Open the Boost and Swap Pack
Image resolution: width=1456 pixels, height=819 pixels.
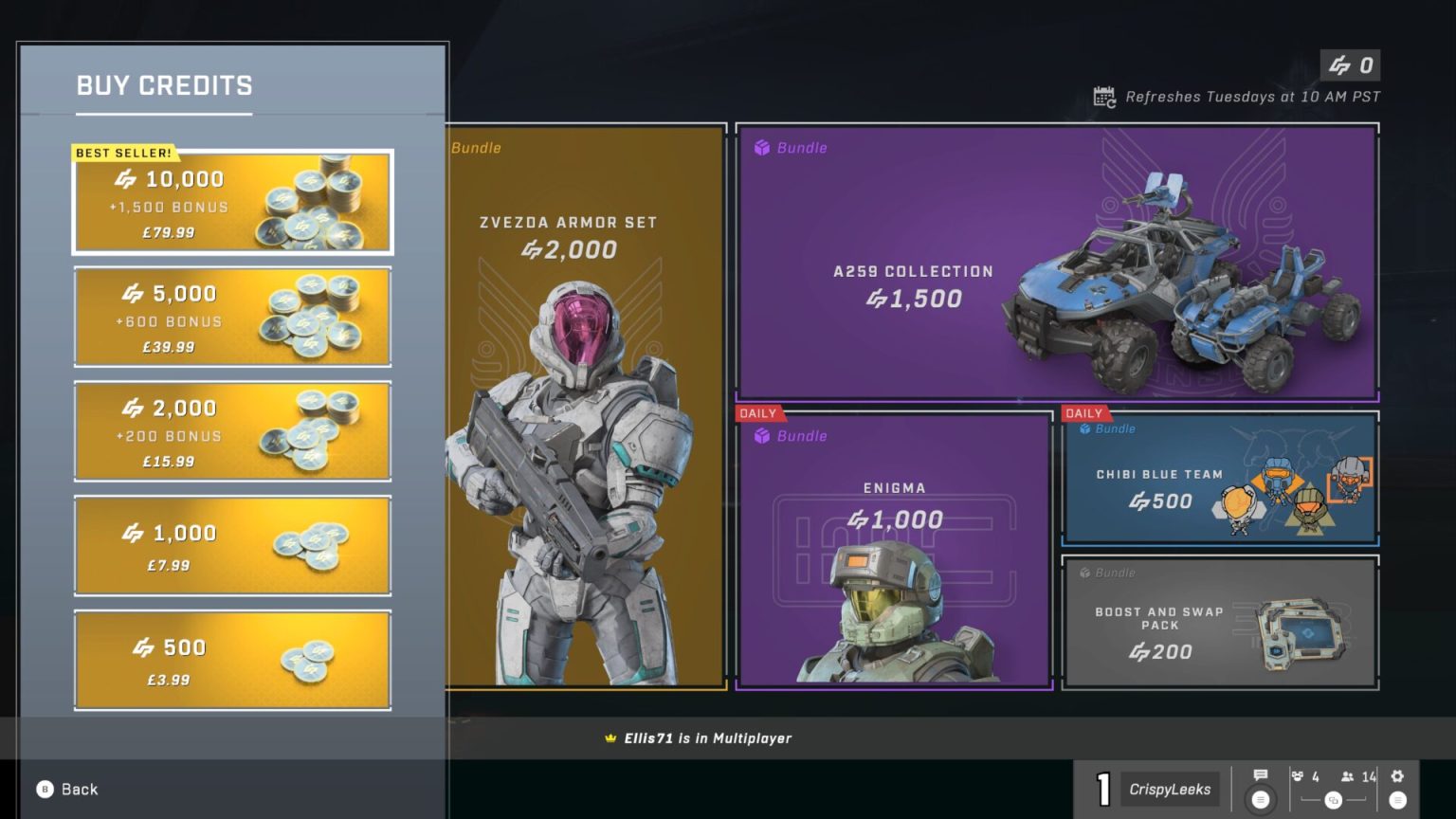[1220, 623]
